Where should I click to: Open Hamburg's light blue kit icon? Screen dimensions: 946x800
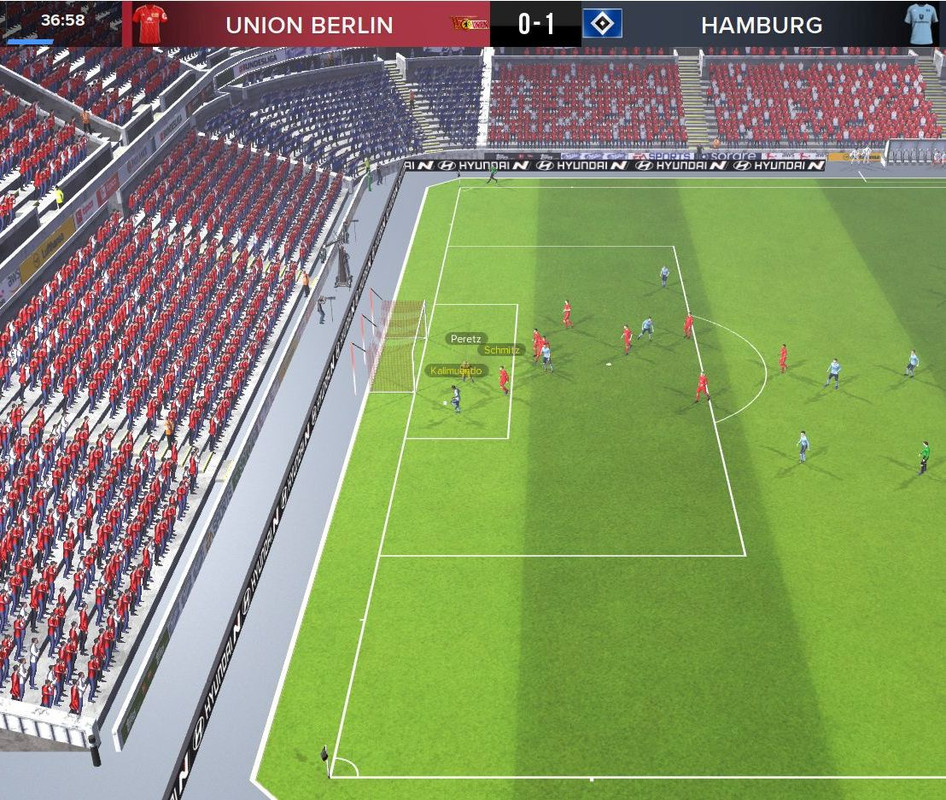click(919, 23)
